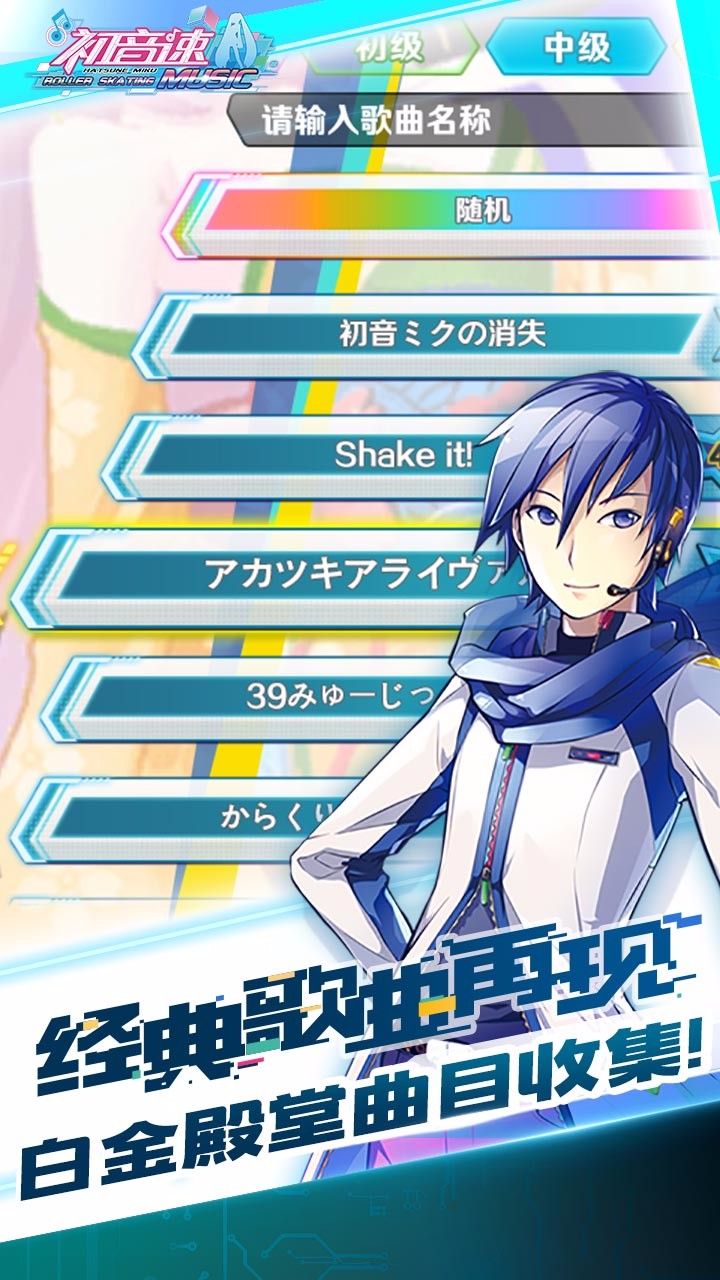Select the 中级 difficulty tab

point(577,48)
